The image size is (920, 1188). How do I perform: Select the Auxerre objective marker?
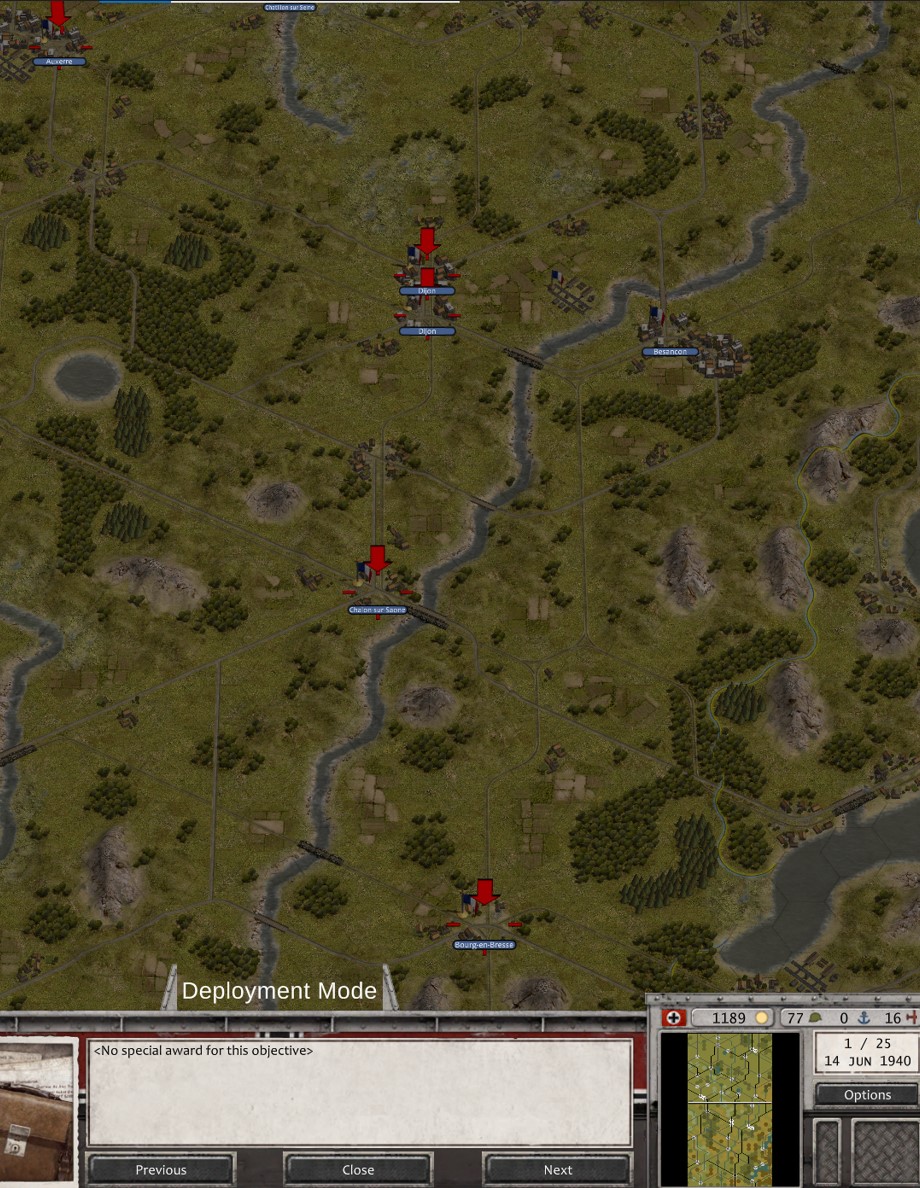pos(59,16)
